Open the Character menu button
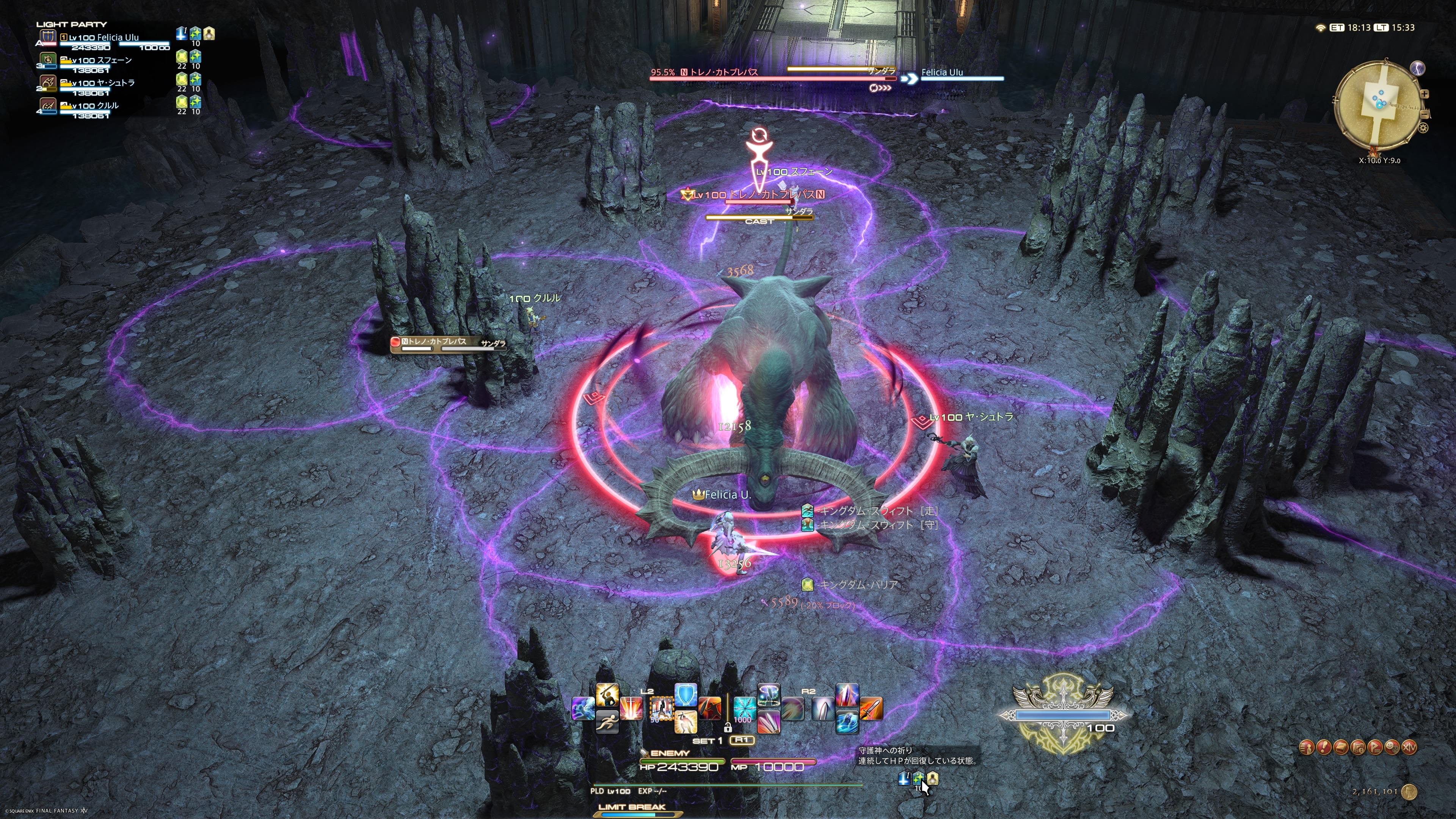This screenshot has width=1456, height=819. click(x=1306, y=747)
